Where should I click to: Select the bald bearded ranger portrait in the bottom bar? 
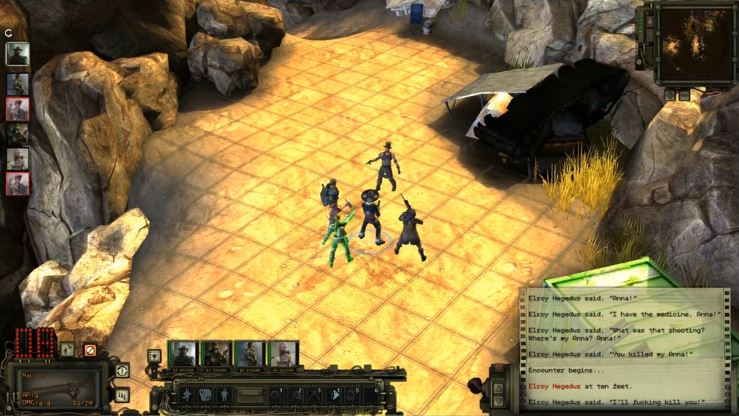[282, 353]
